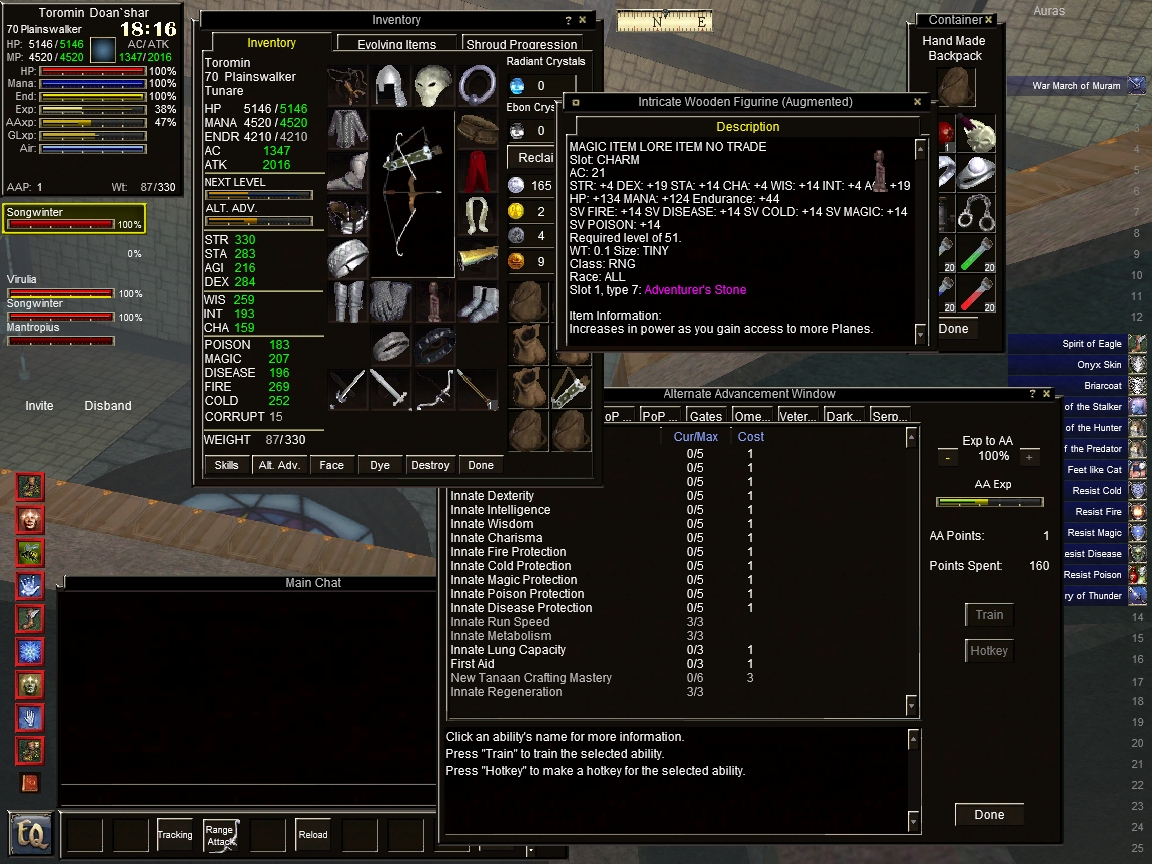The width and height of the screenshot is (1152, 864).
Task: Select Innate Lung Capacity ability row
Action: click(x=508, y=650)
